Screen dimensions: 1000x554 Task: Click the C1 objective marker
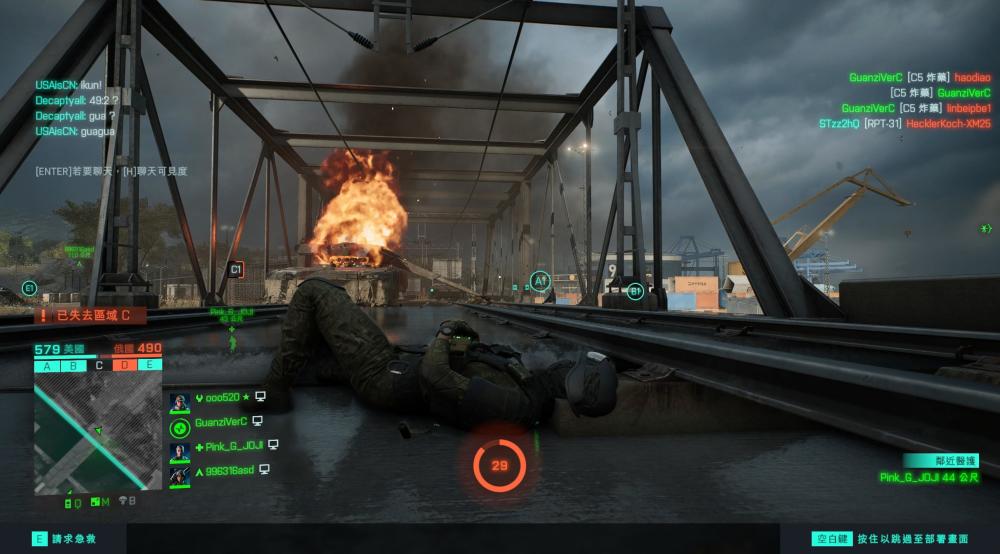point(236,269)
